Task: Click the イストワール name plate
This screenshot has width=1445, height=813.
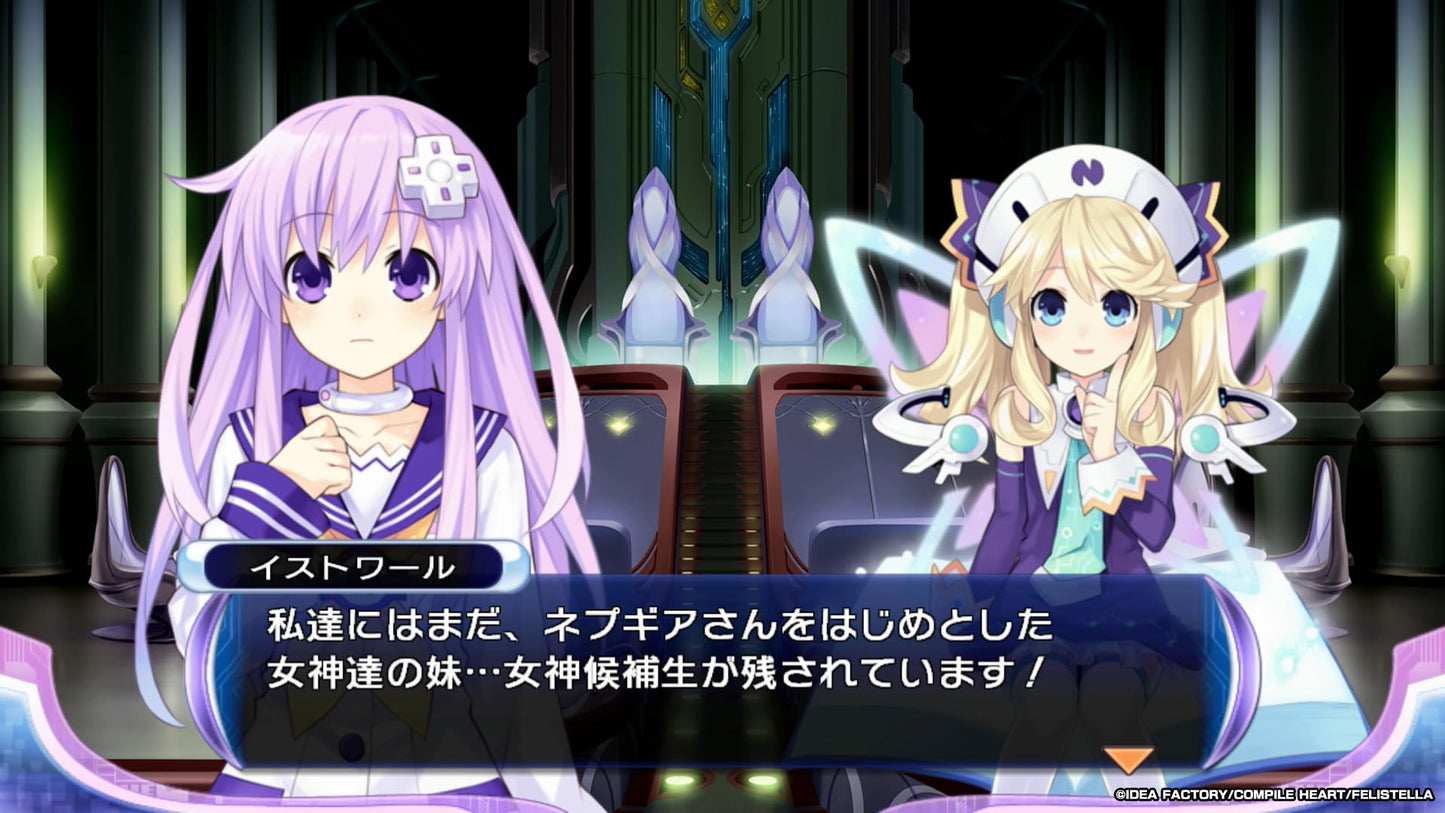Action: (x=352, y=567)
